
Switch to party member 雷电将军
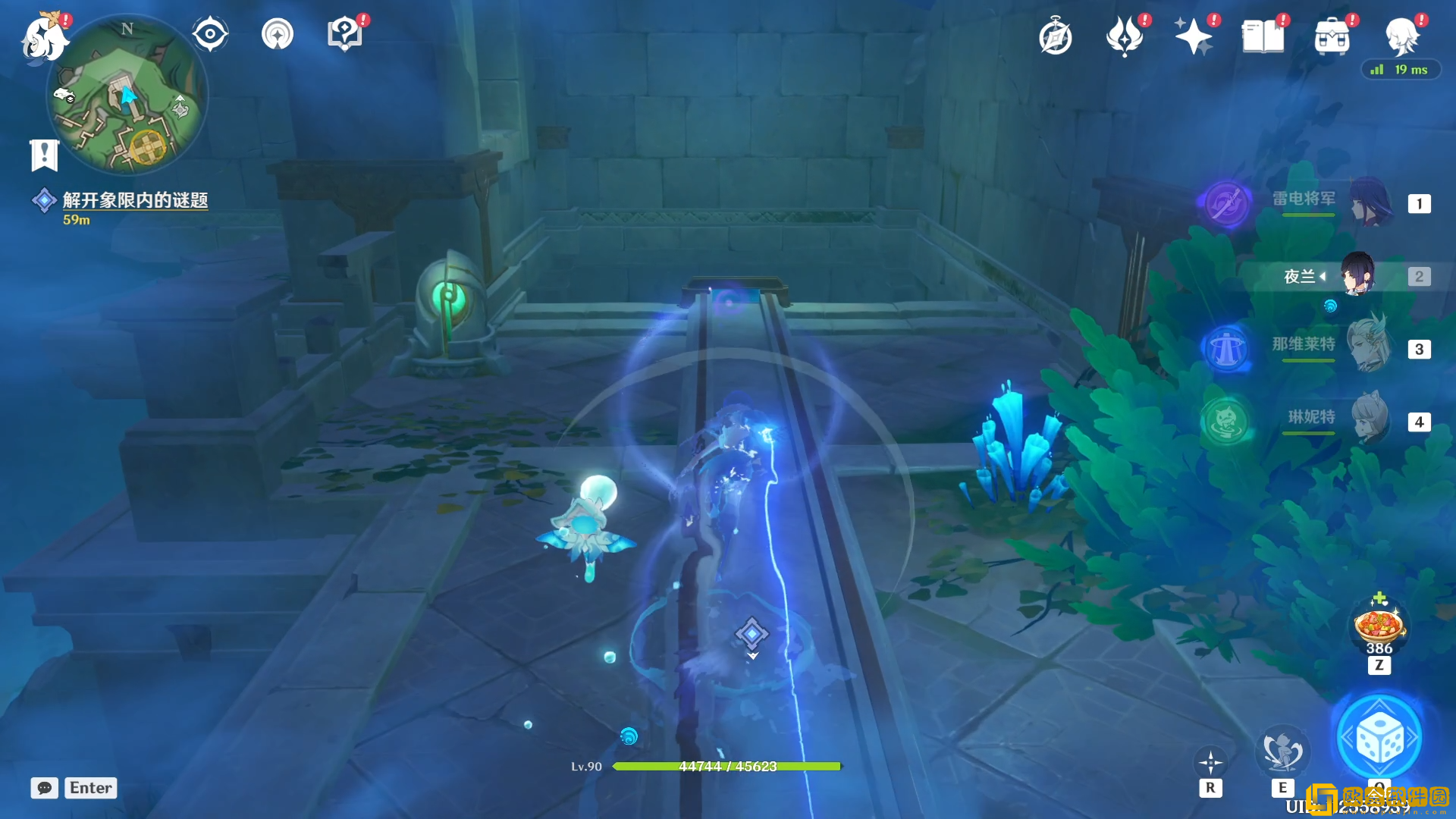click(1335, 203)
